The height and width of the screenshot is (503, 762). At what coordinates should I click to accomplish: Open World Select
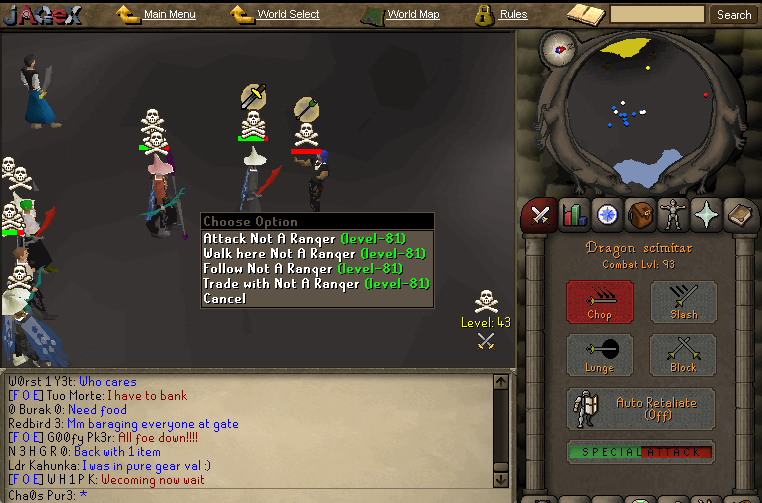click(287, 15)
